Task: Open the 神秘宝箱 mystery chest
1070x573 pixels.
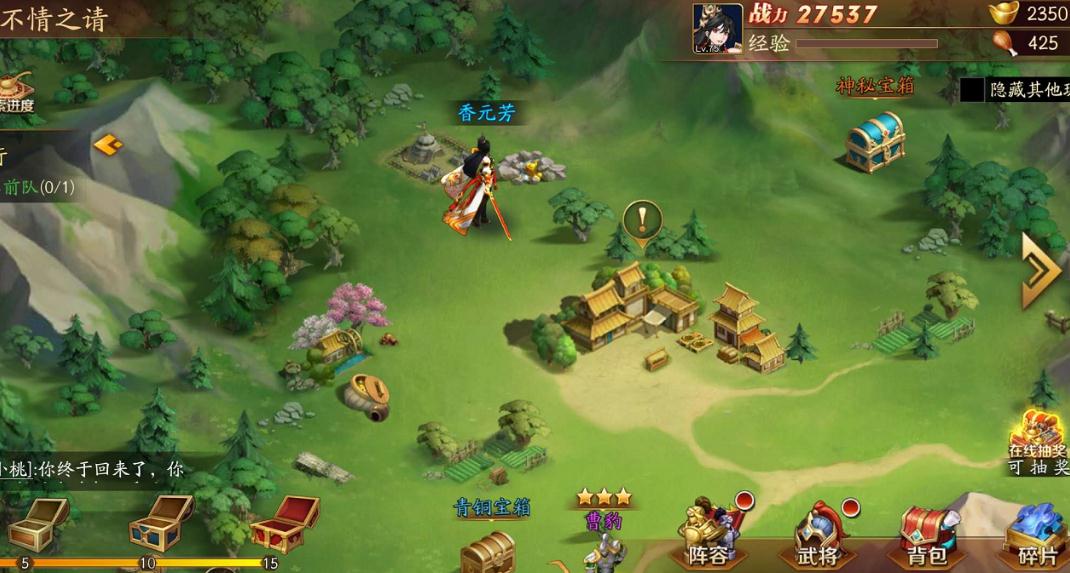Action: point(874,141)
